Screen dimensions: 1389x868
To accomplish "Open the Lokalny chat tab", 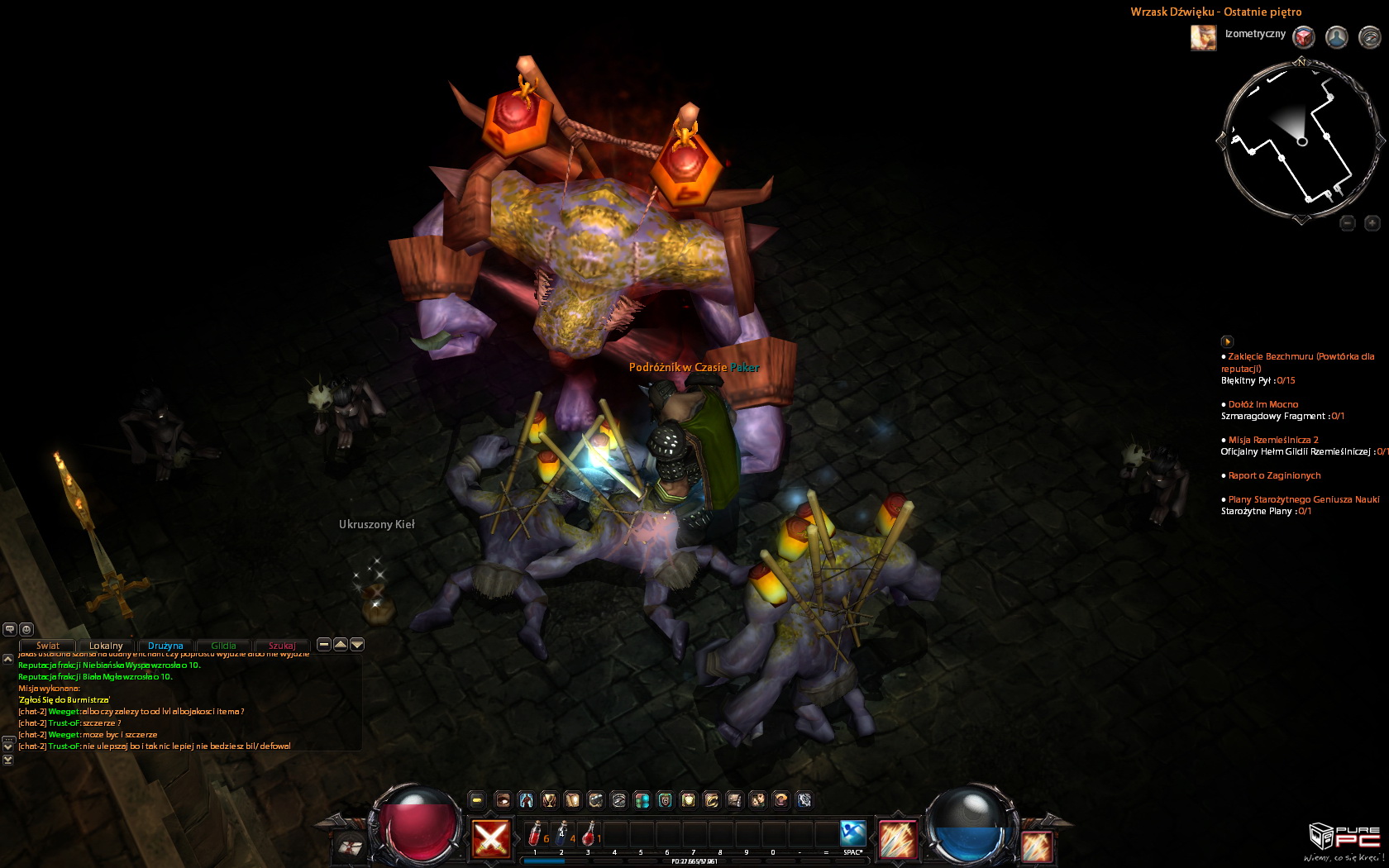I will tap(106, 646).
